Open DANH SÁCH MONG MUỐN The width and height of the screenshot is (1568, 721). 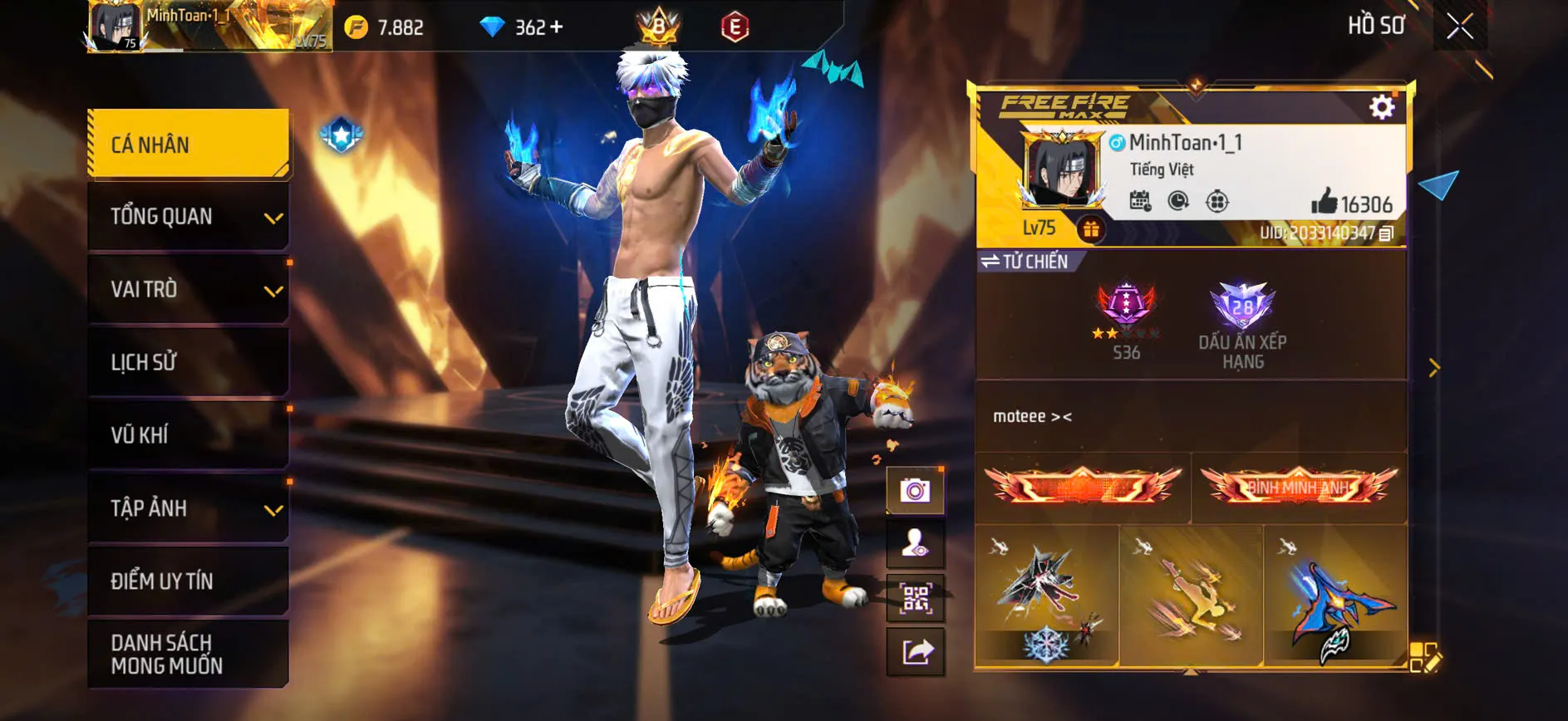(187, 654)
